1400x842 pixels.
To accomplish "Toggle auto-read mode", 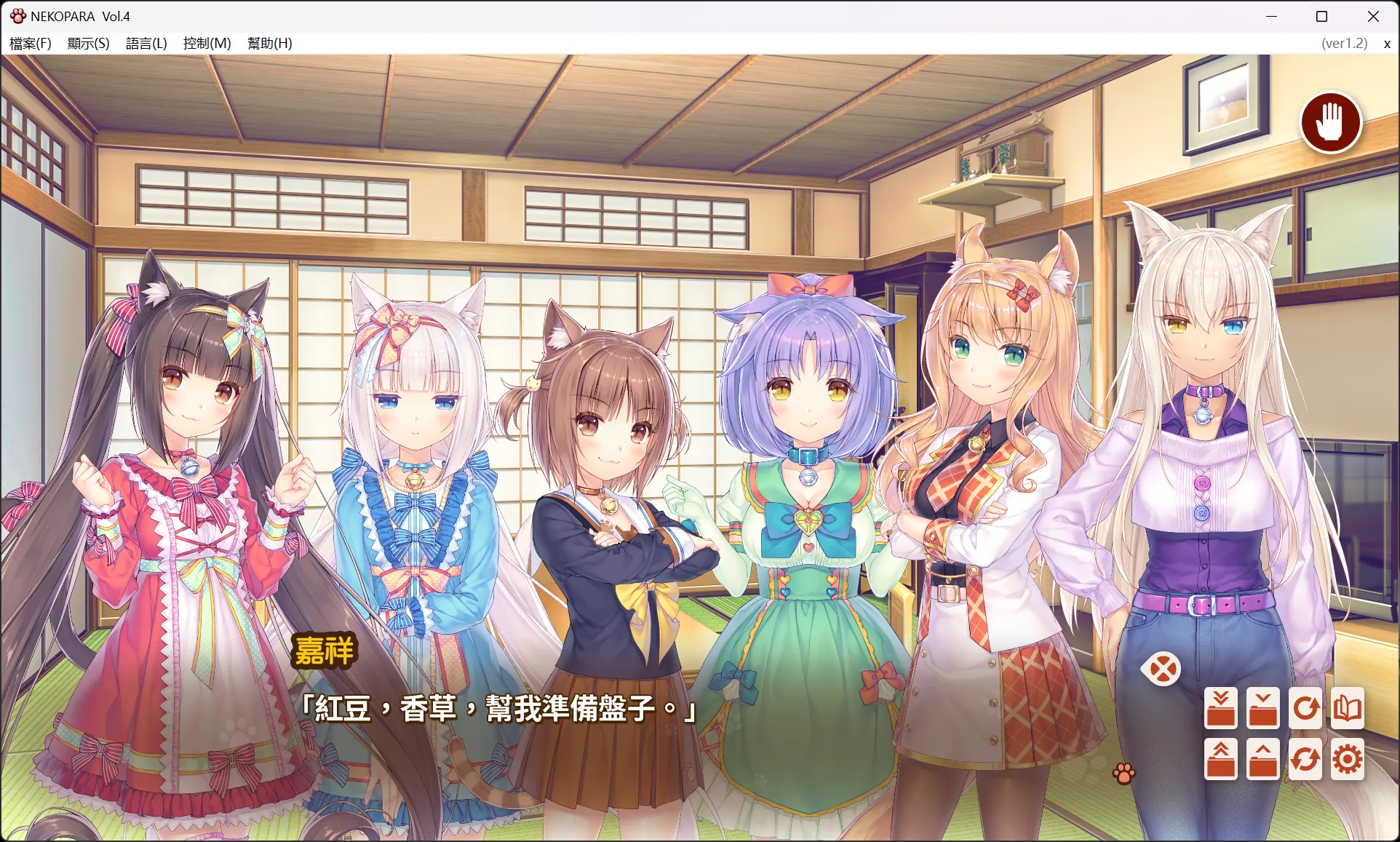I will pos(1305,707).
